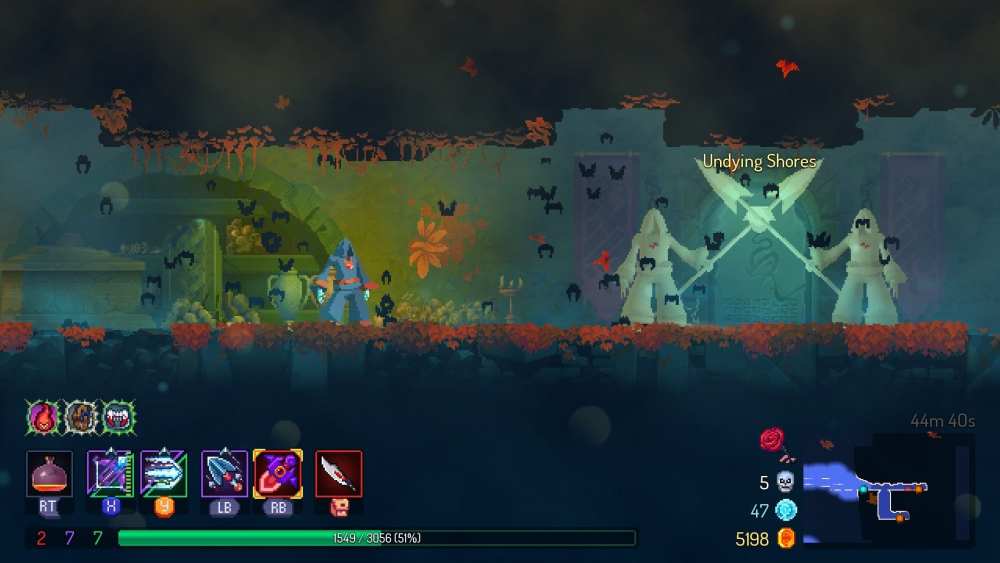The height and width of the screenshot is (563, 1000).
Task: Click the fanged mouth mutation icon
Action: (117, 416)
